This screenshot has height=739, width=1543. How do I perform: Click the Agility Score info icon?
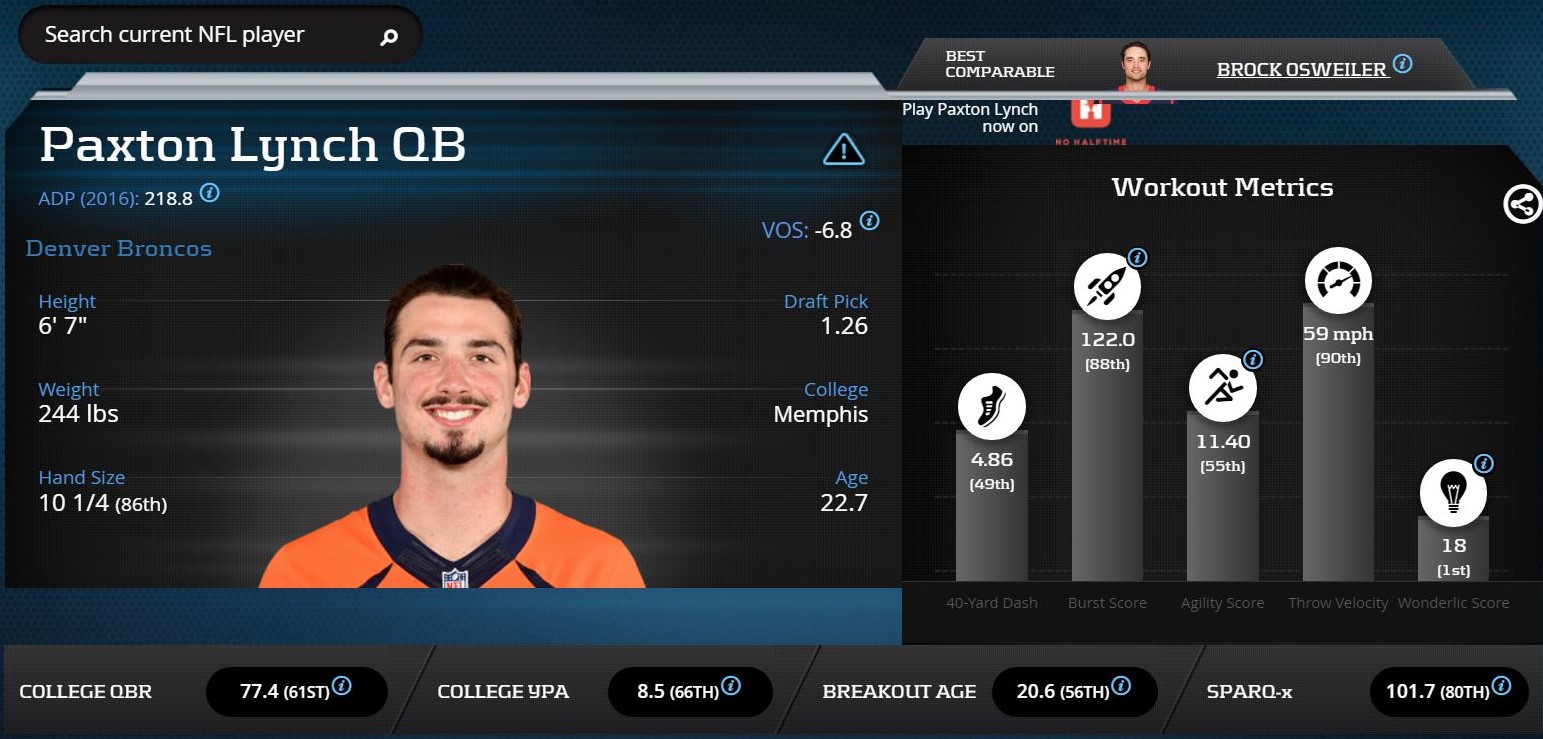[x=1252, y=360]
